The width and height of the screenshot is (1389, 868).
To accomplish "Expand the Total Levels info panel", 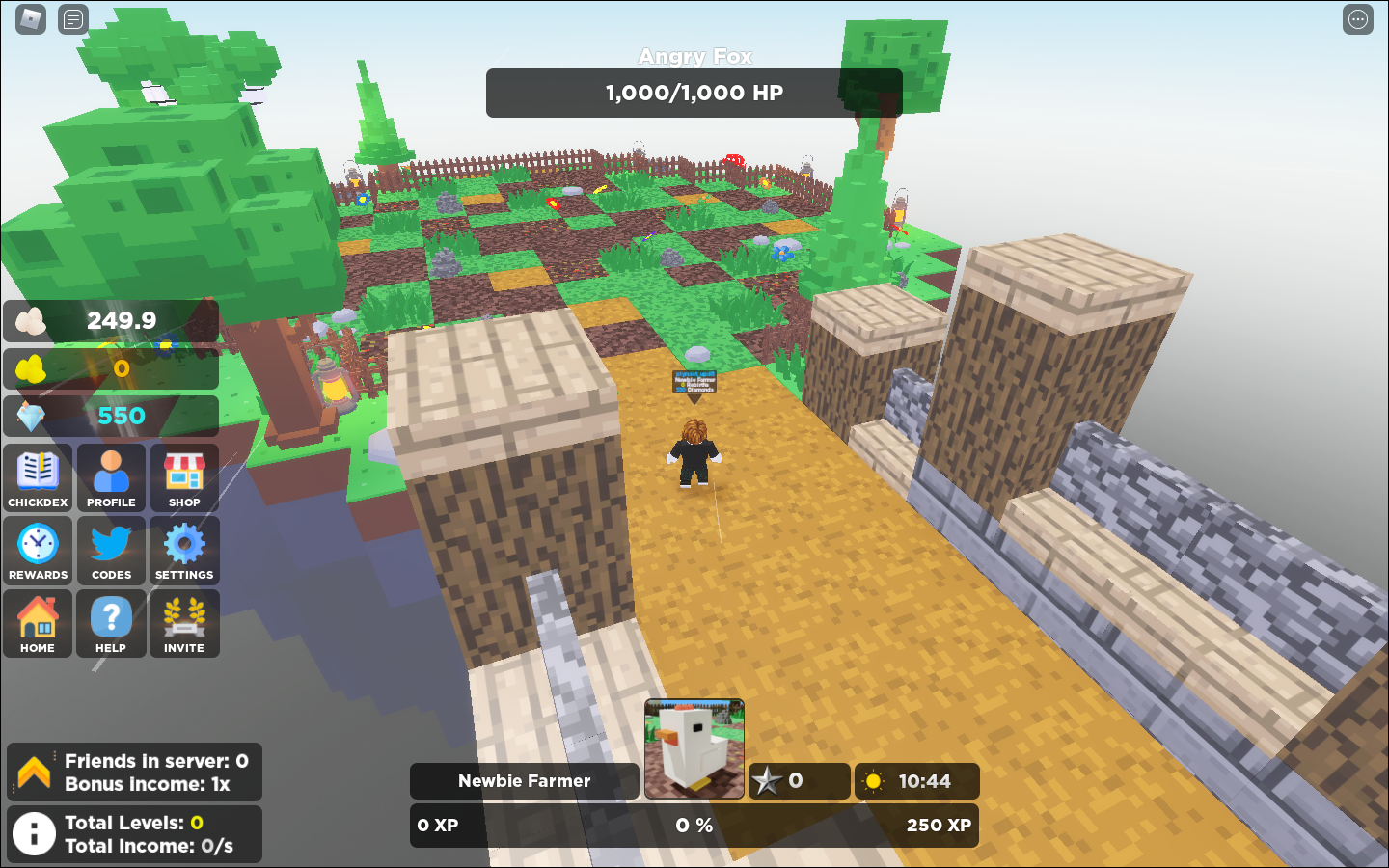I will coord(134,834).
